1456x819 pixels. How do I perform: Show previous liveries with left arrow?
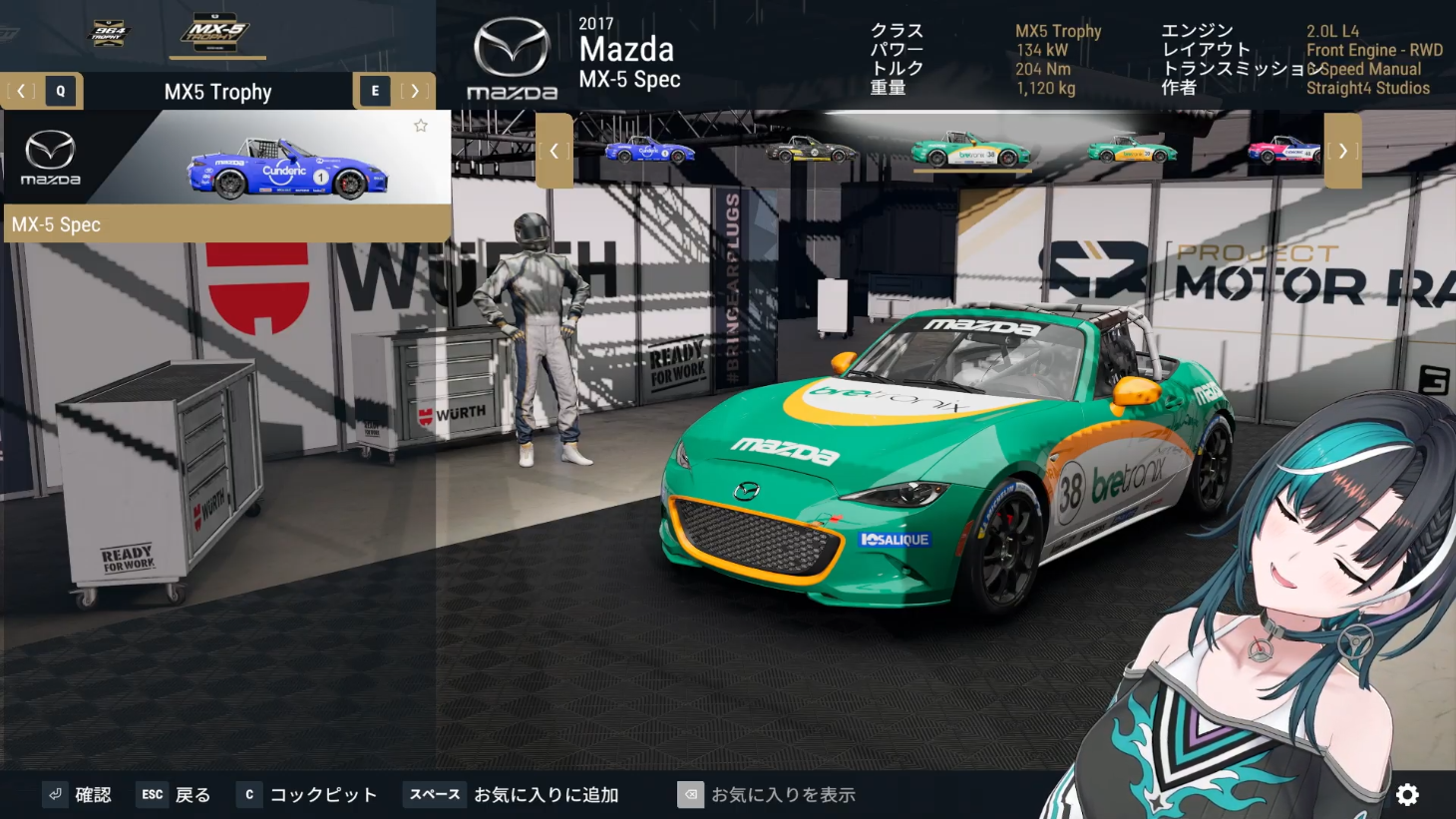point(554,151)
